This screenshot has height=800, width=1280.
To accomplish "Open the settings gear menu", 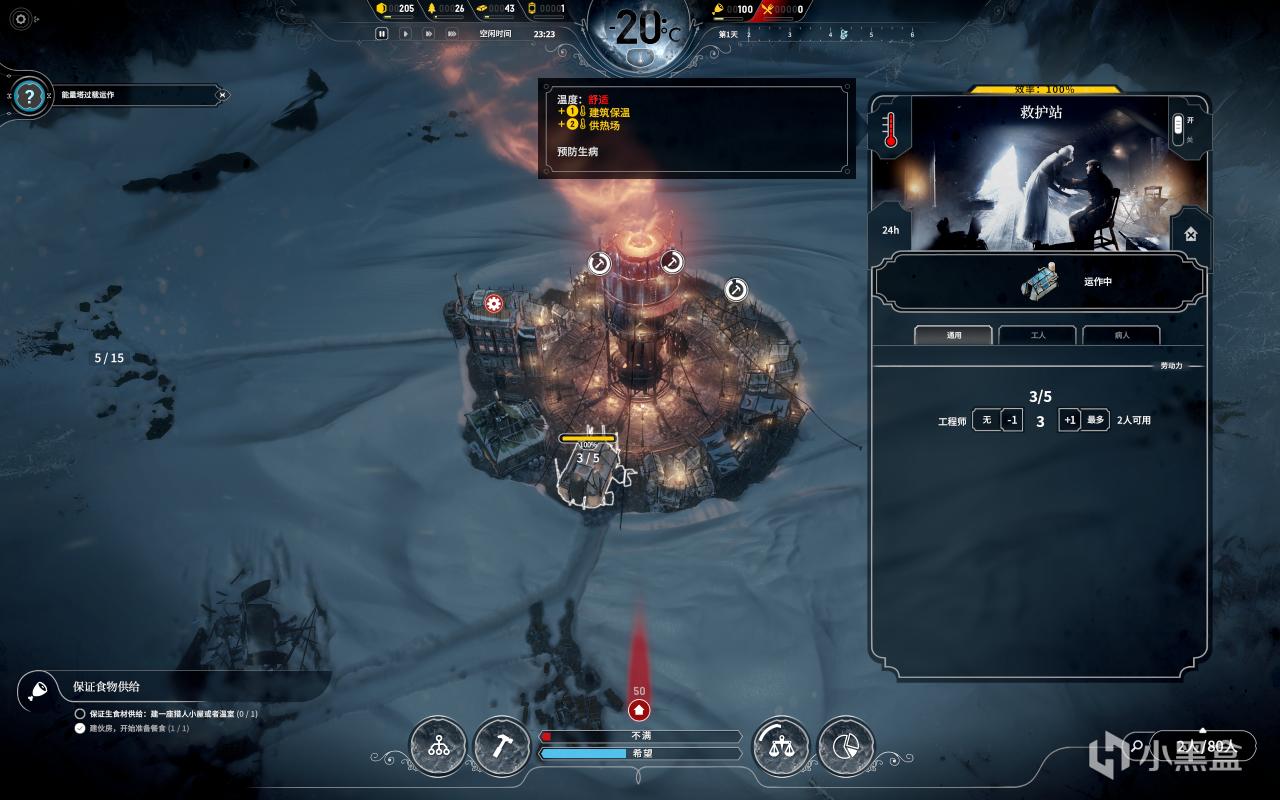I will 21,18.
